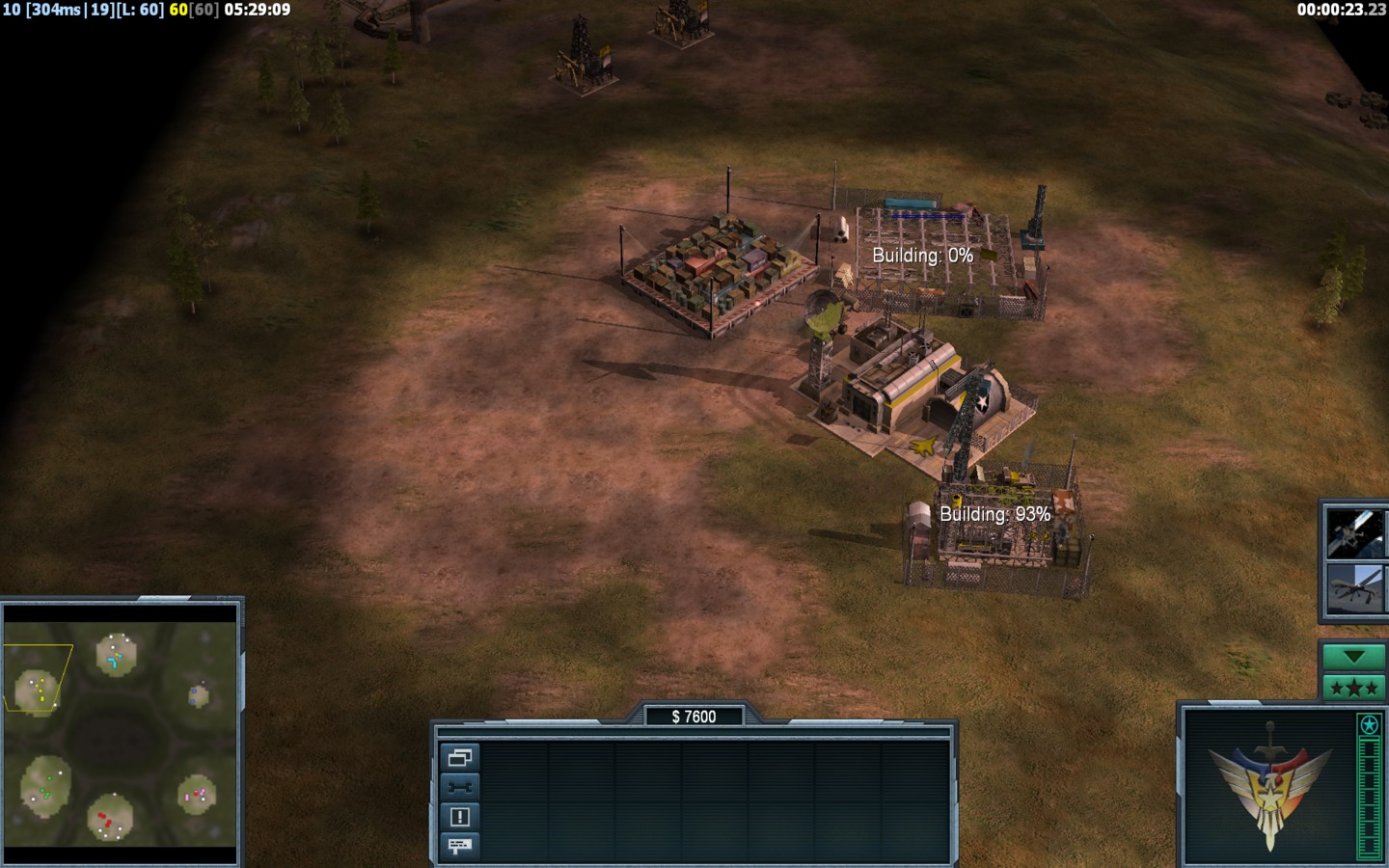Click the overlapping windows button in command bar
The width and height of the screenshot is (1389, 868).
[x=459, y=757]
